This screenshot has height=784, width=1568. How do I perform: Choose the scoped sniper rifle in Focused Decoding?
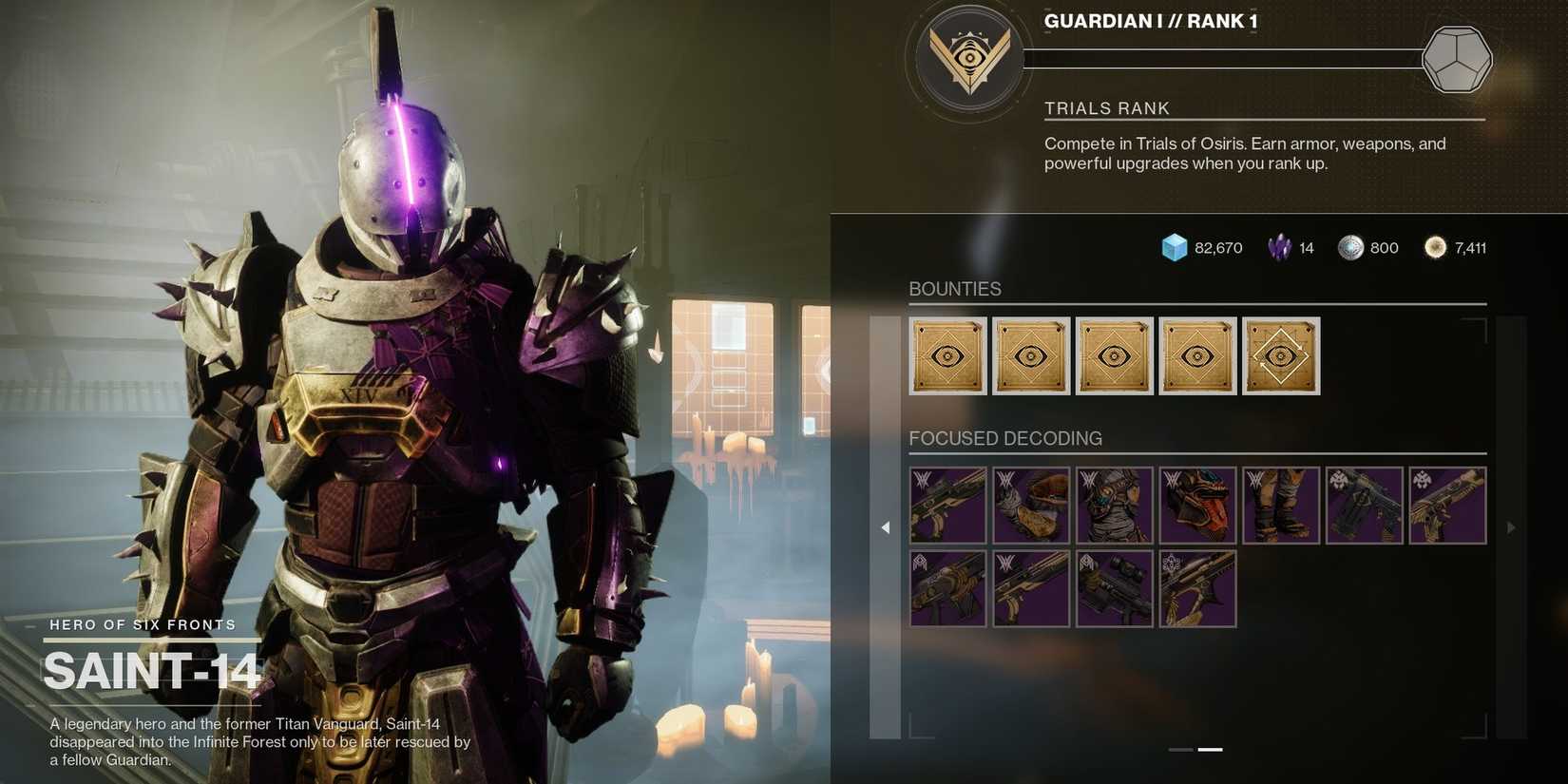click(x=1114, y=589)
